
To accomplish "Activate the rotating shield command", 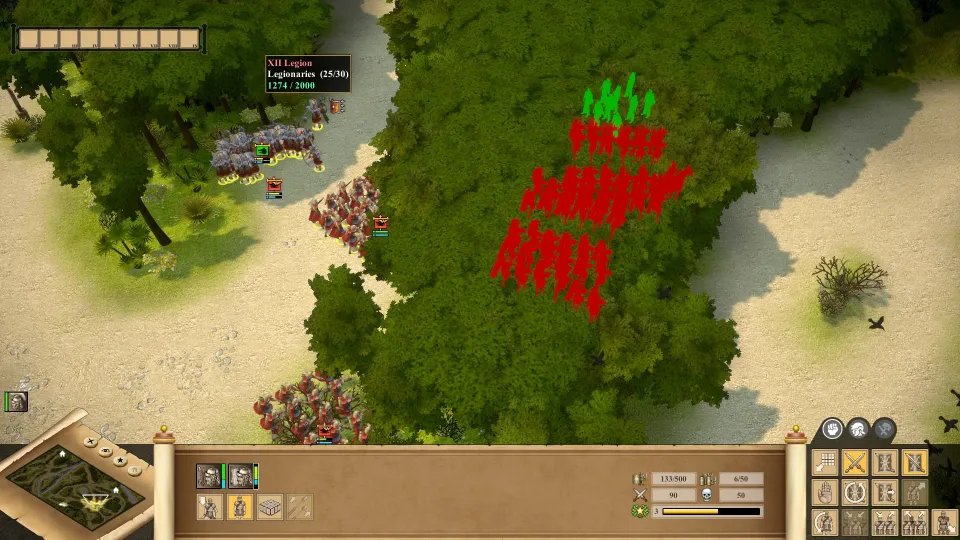I will pos(854,492).
